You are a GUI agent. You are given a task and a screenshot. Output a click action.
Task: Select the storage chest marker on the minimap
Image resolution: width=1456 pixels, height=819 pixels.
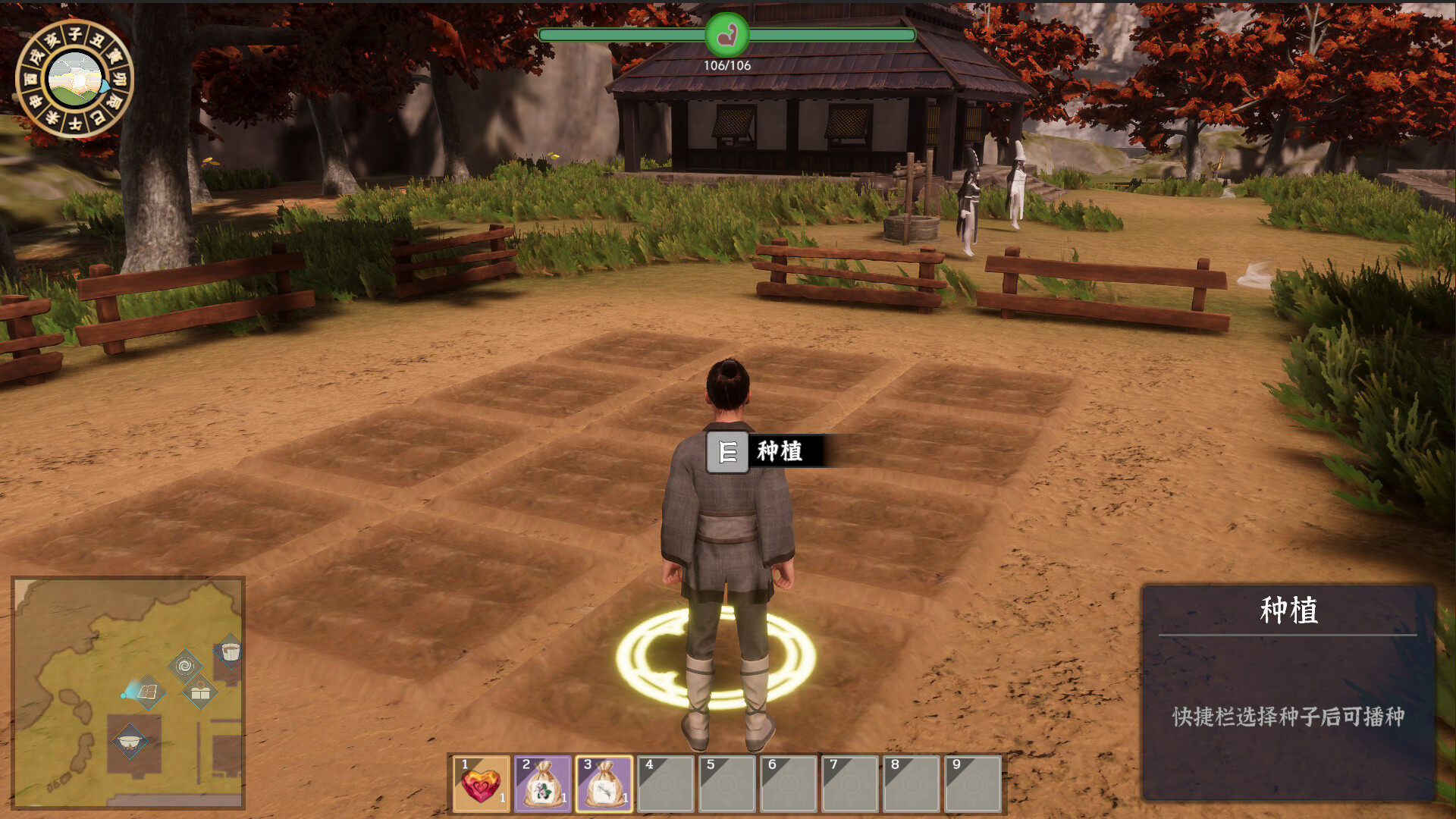point(200,692)
